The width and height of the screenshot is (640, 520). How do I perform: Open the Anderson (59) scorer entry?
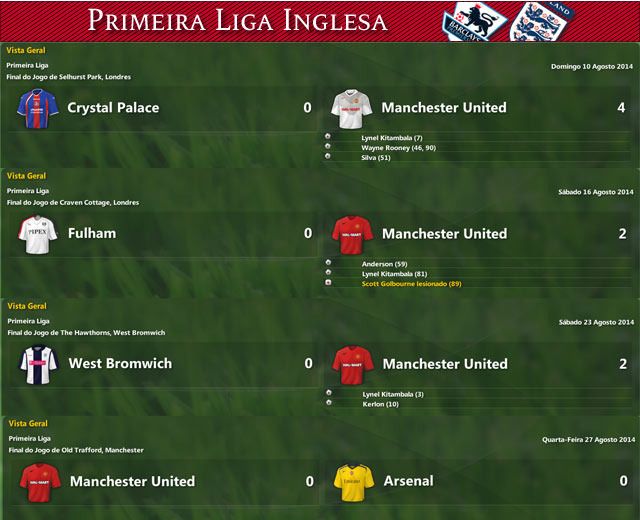coord(385,264)
